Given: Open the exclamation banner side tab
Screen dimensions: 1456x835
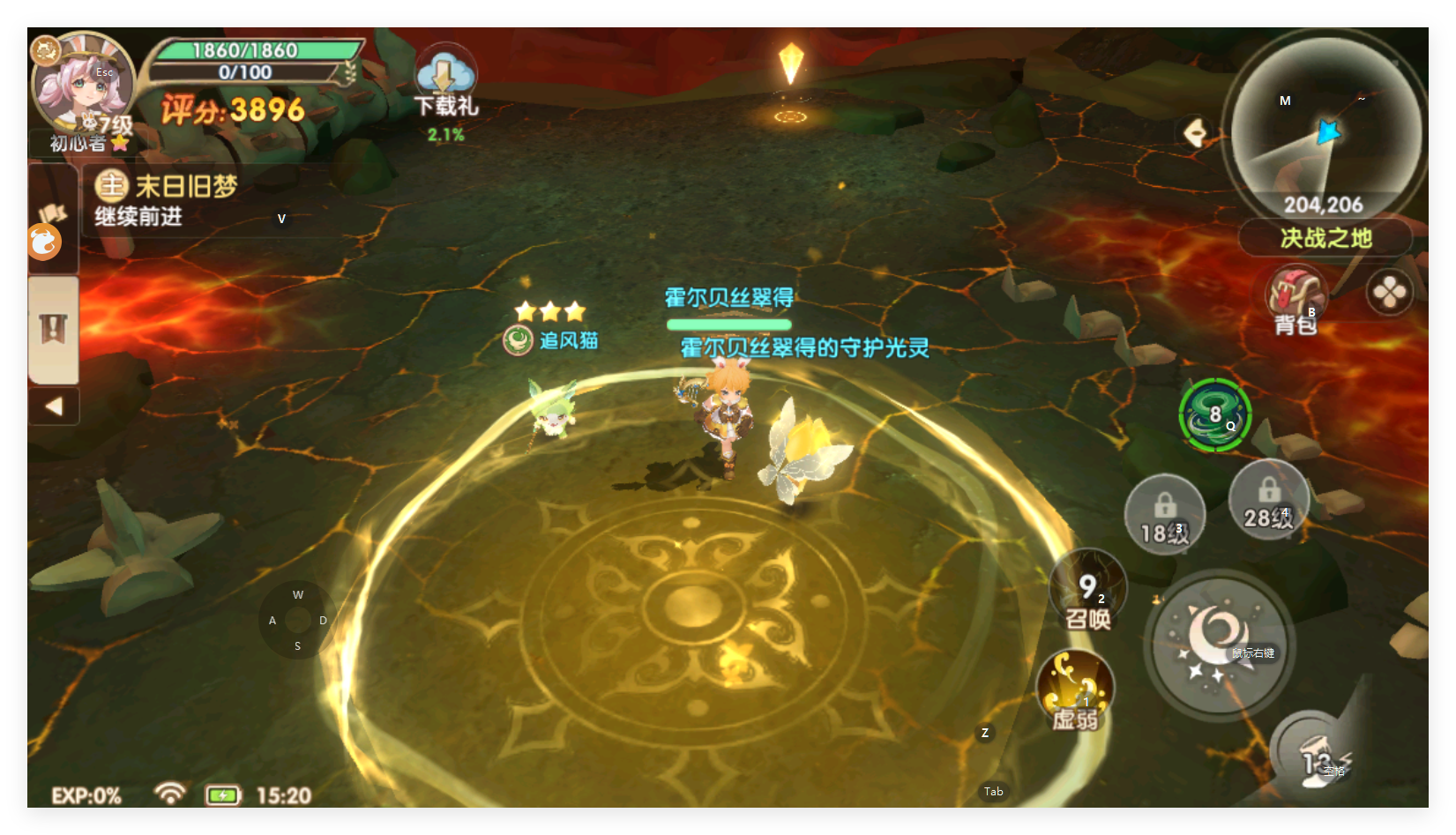Looking at the screenshot, I should coord(53,329).
